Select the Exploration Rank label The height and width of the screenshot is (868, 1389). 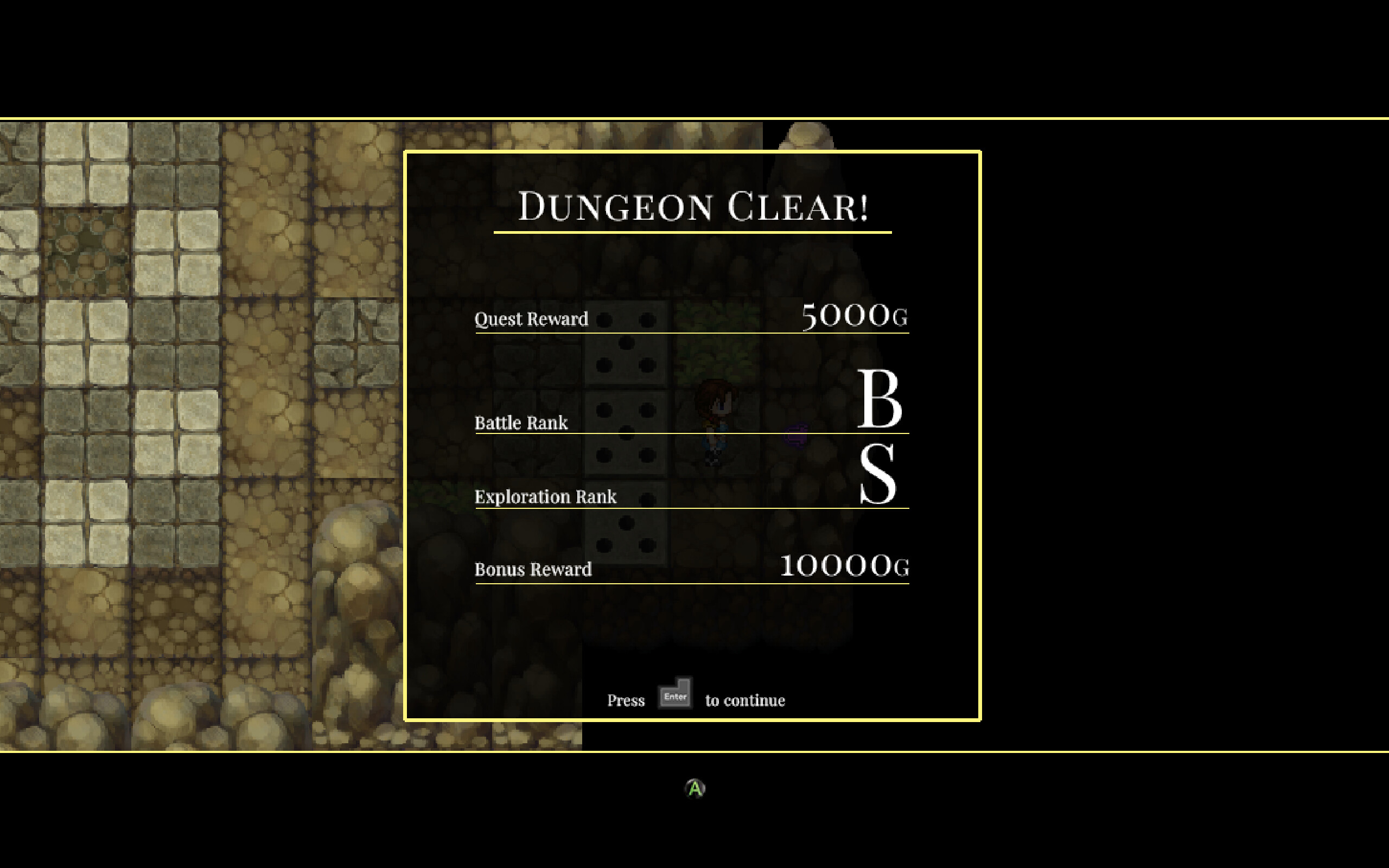coord(545,496)
